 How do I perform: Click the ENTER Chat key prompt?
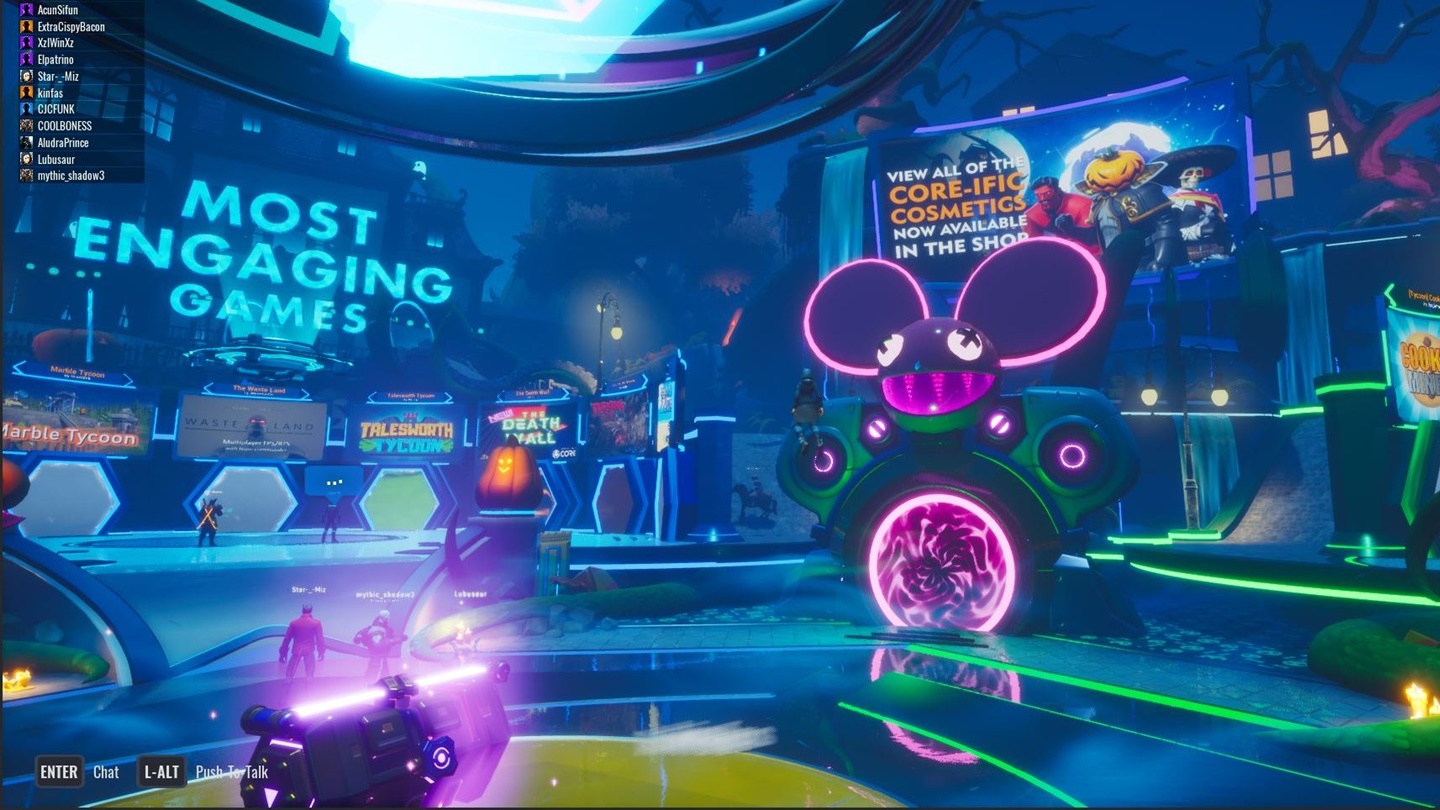point(58,772)
